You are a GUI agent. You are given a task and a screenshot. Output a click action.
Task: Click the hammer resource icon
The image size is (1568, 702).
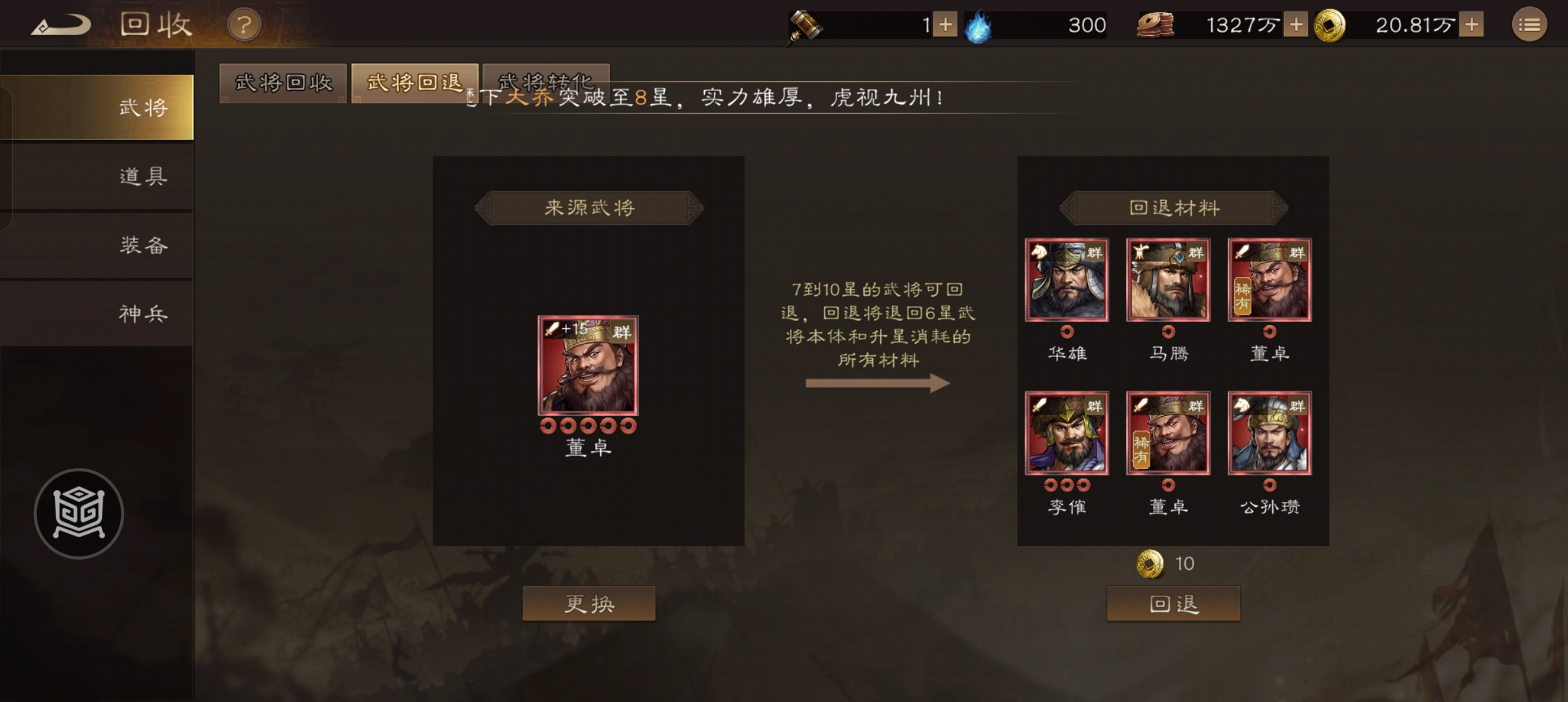pyautogui.click(x=805, y=25)
